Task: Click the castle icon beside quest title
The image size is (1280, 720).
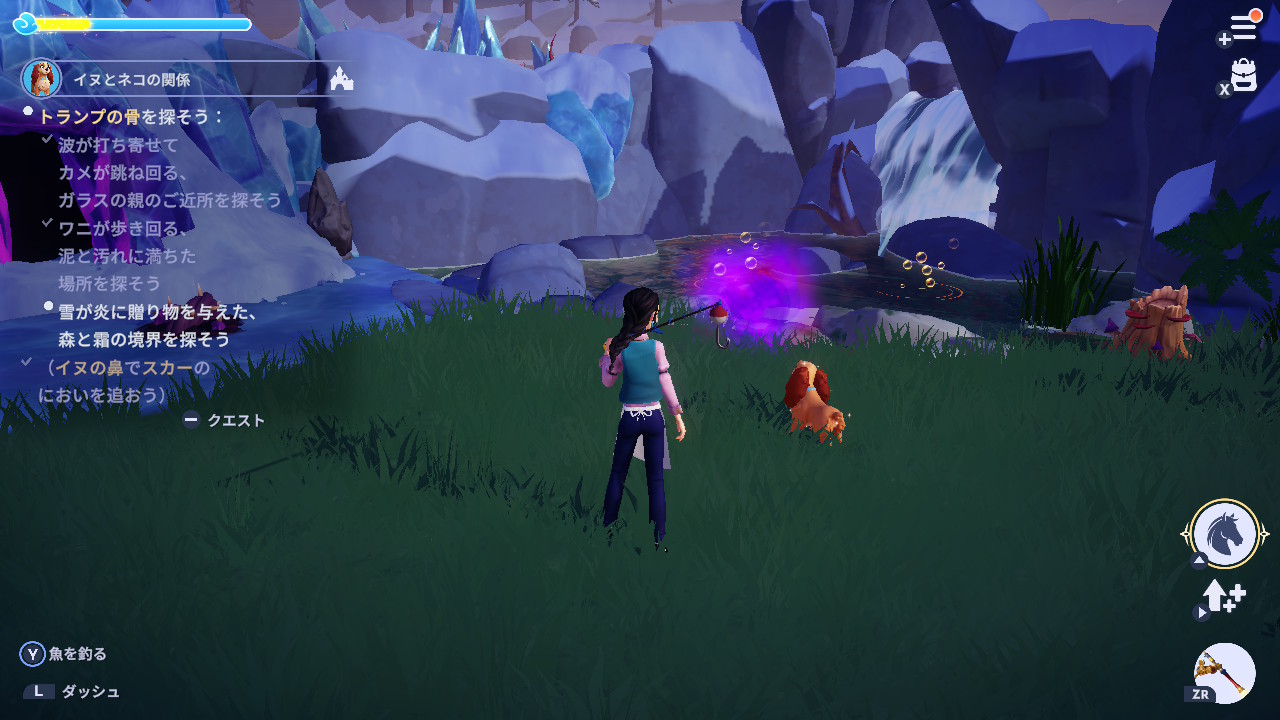Action: click(x=342, y=78)
